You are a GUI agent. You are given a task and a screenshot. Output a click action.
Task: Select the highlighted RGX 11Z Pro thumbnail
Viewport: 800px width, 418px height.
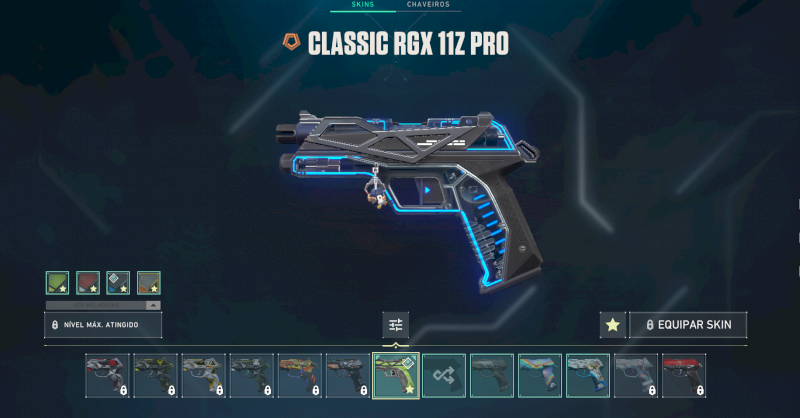coord(395,375)
